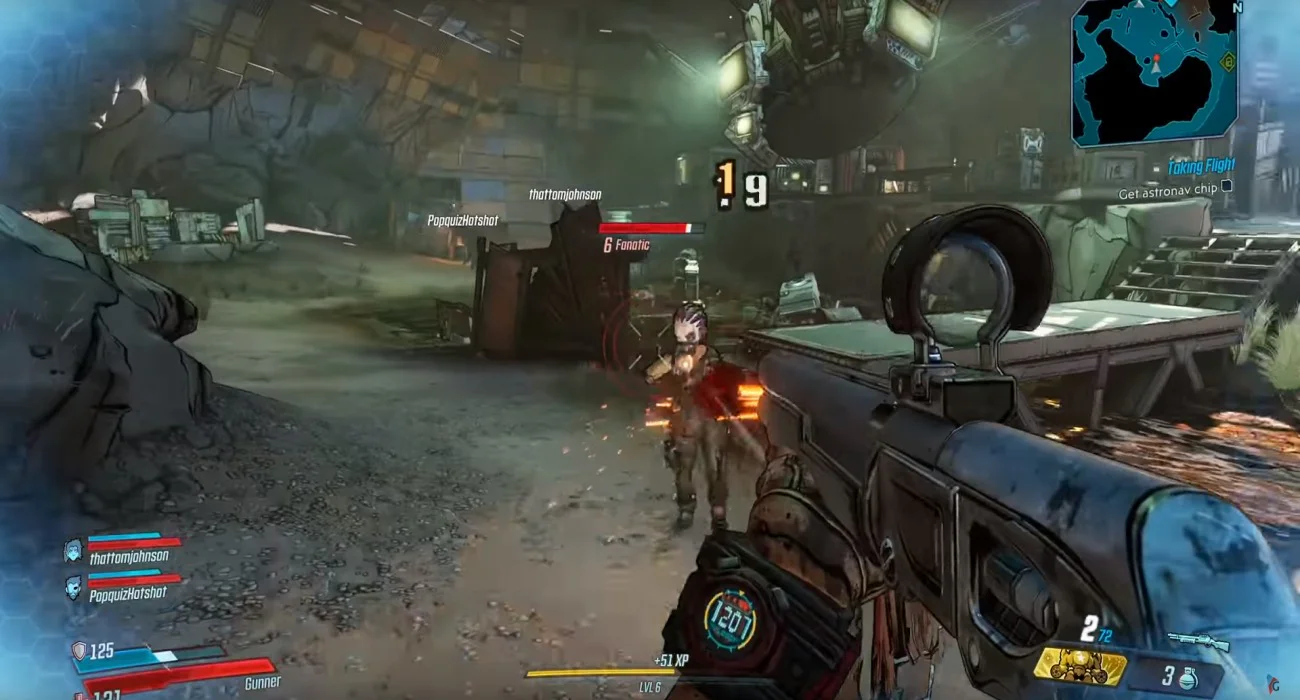Click the north indicator on the minimap

1237,8
